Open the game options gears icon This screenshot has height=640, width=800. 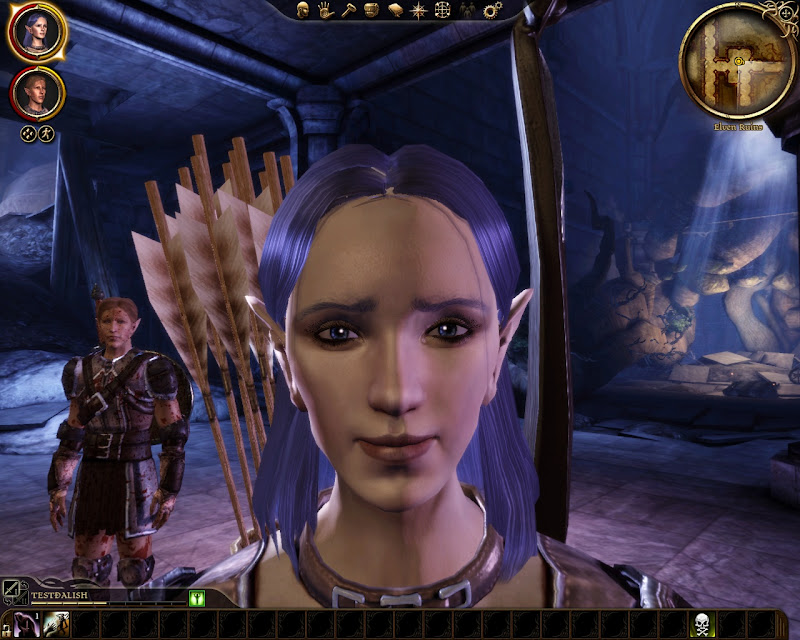(491, 10)
